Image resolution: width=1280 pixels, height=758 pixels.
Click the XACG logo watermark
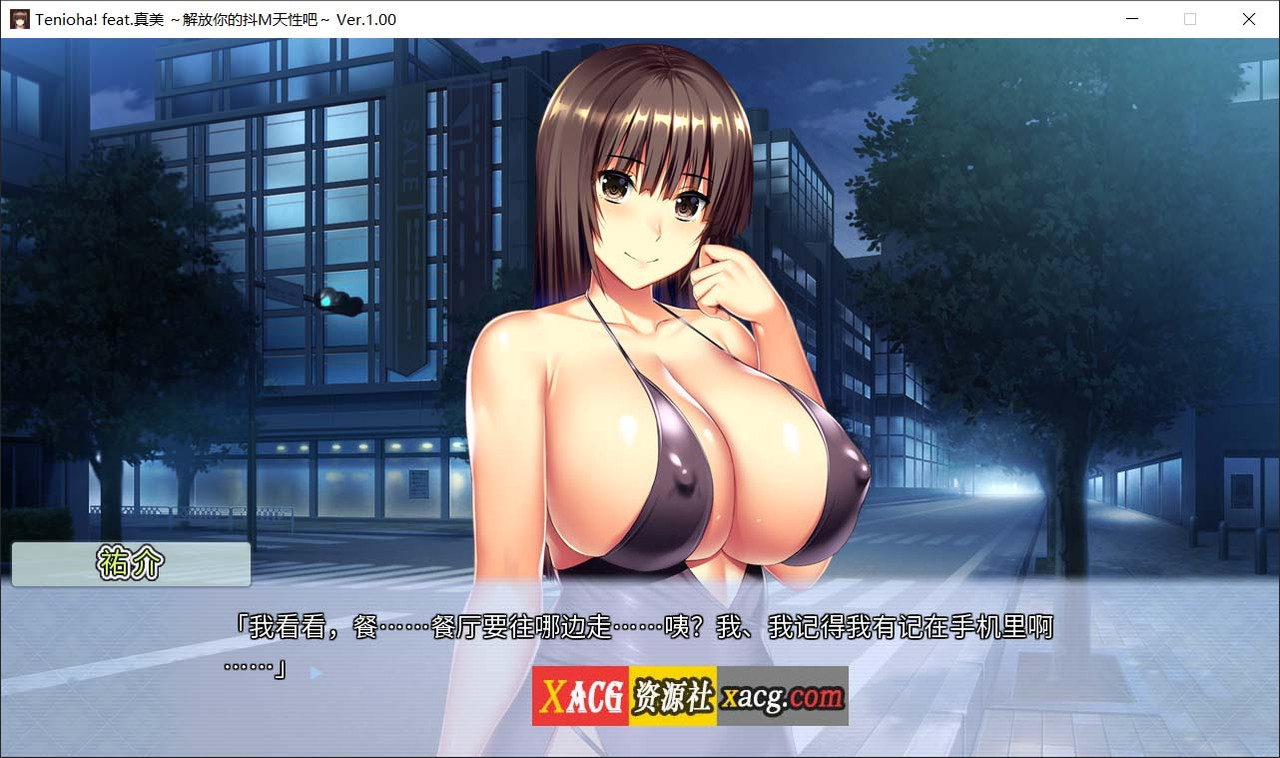pyautogui.click(x=580, y=693)
